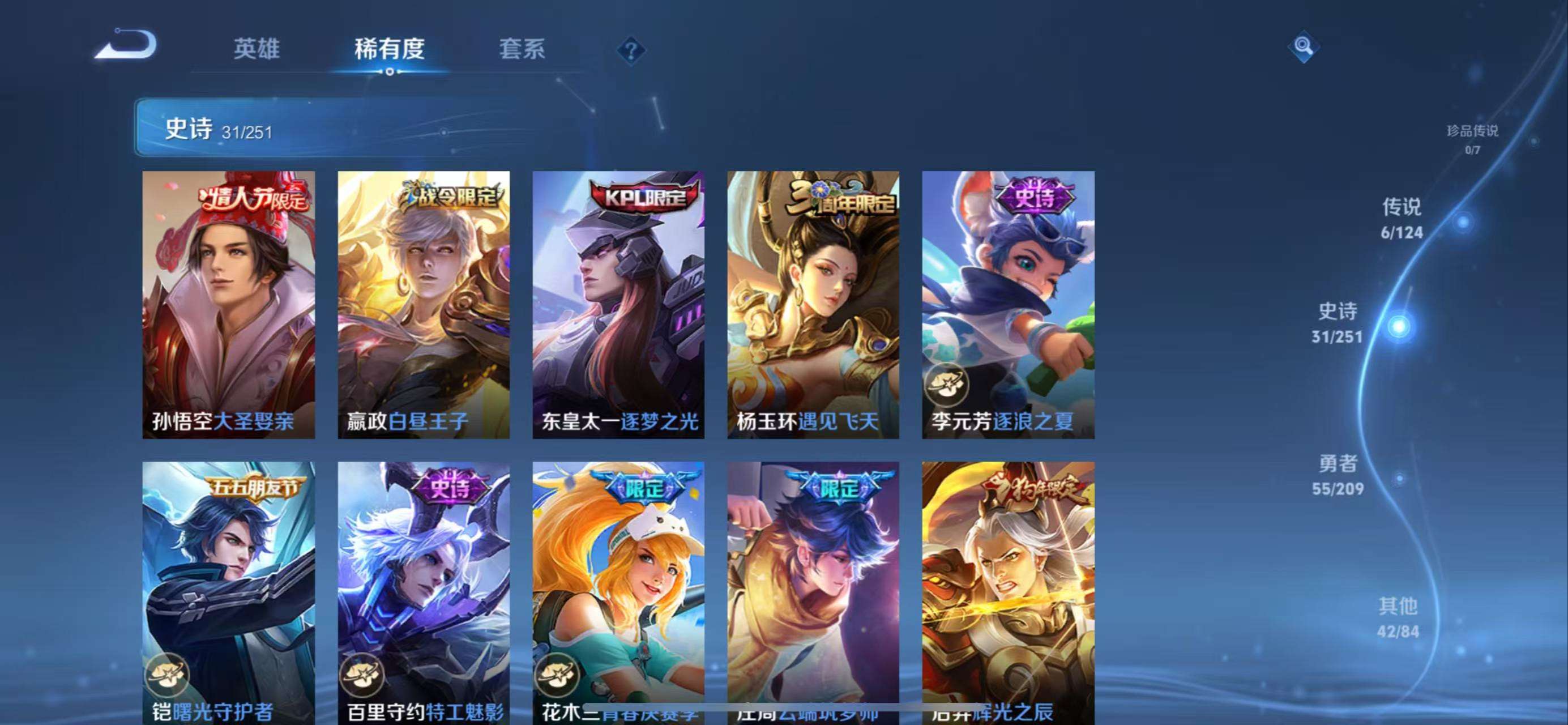
Task: View the 杨玉环 遇见飞天 skin
Action: [813, 304]
